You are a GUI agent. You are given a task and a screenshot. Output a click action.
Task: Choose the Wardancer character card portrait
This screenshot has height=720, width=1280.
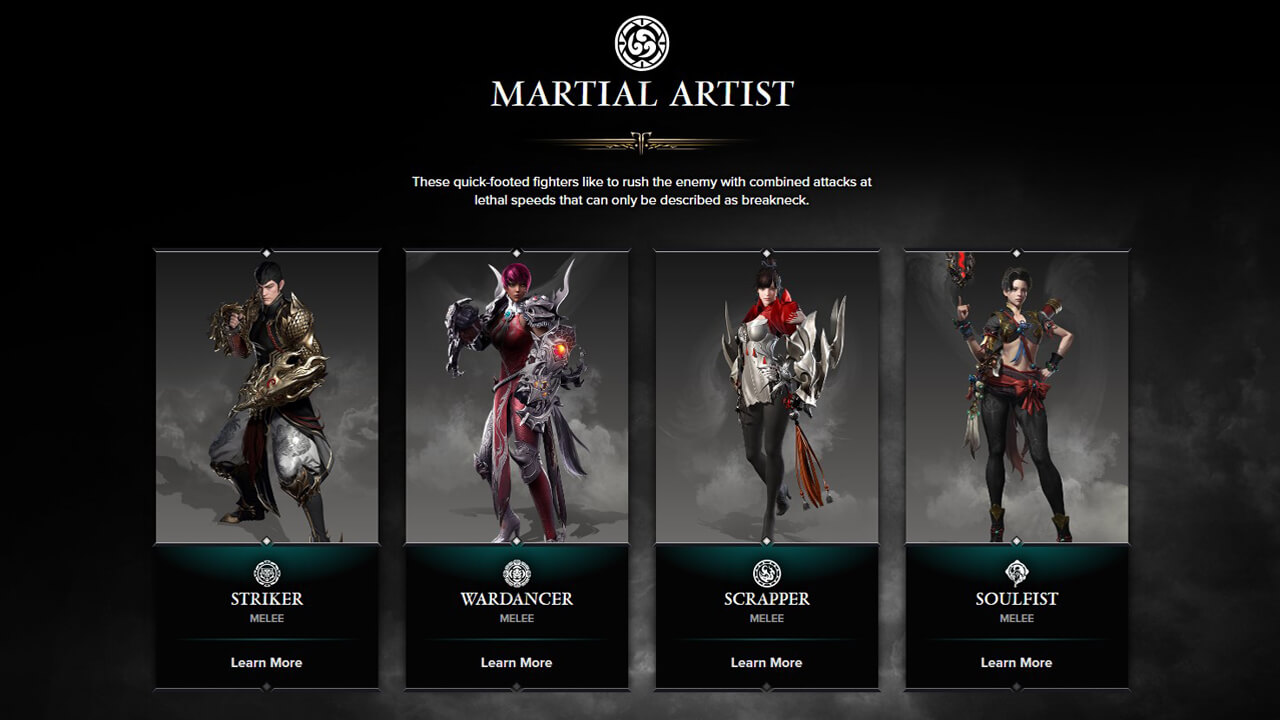(x=517, y=396)
